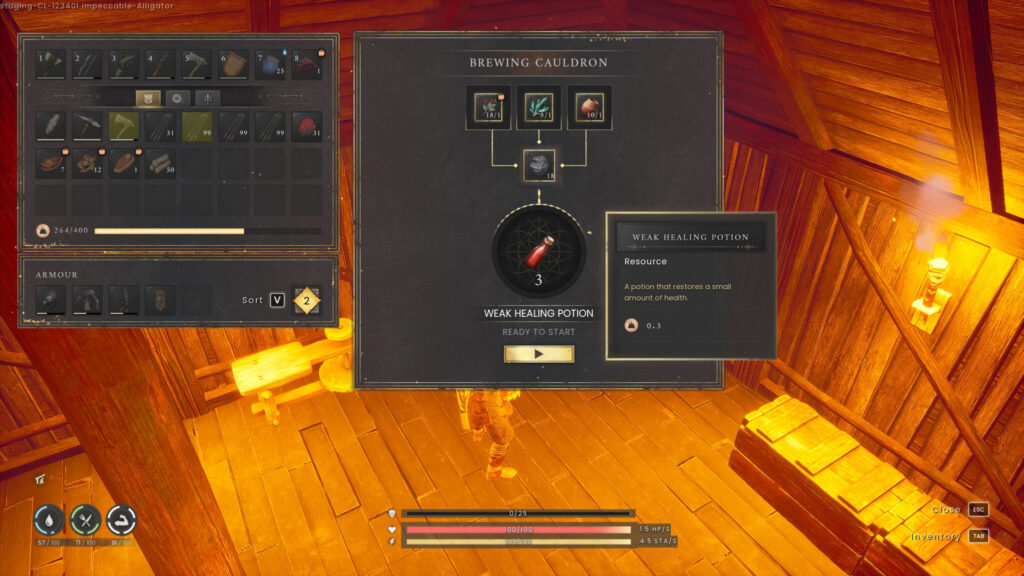The image size is (1024, 576).
Task: Click the Sort inventory button
Action: [x=277, y=300]
